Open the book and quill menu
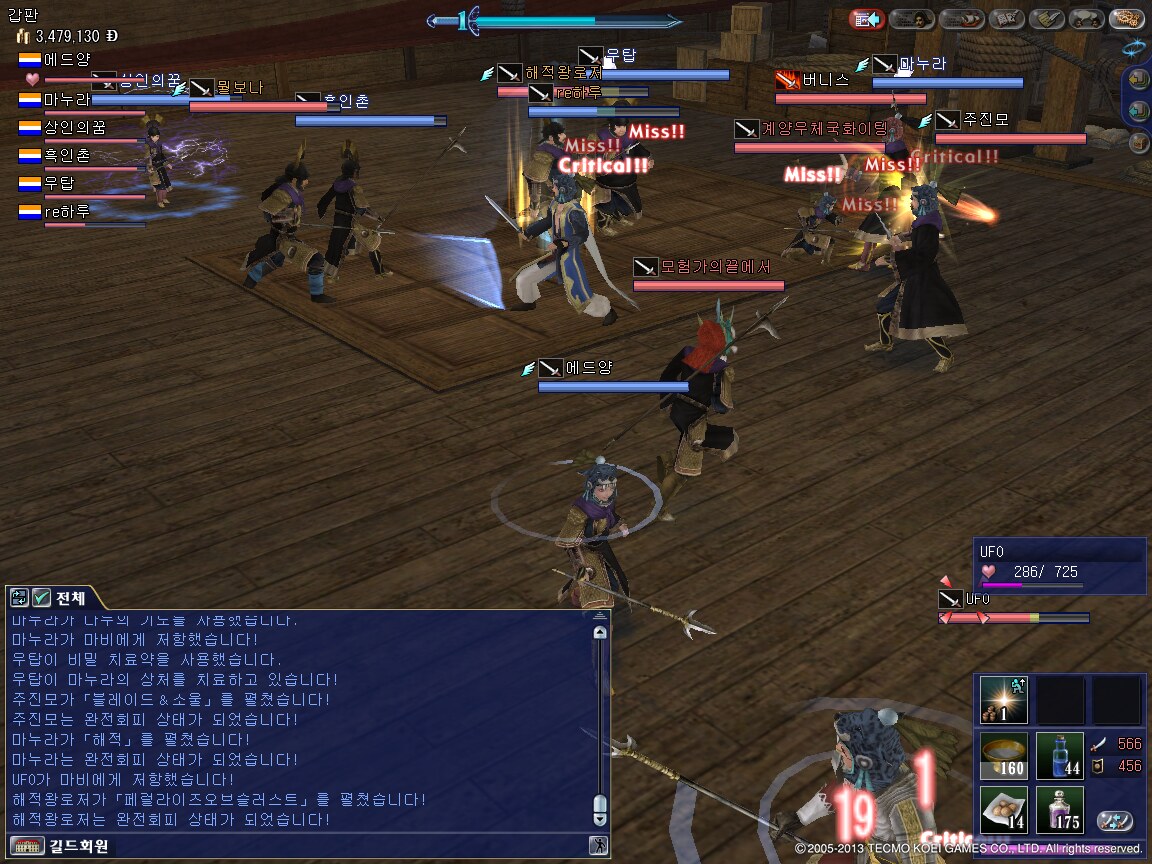Image resolution: width=1152 pixels, height=864 pixels. [x=1006, y=19]
